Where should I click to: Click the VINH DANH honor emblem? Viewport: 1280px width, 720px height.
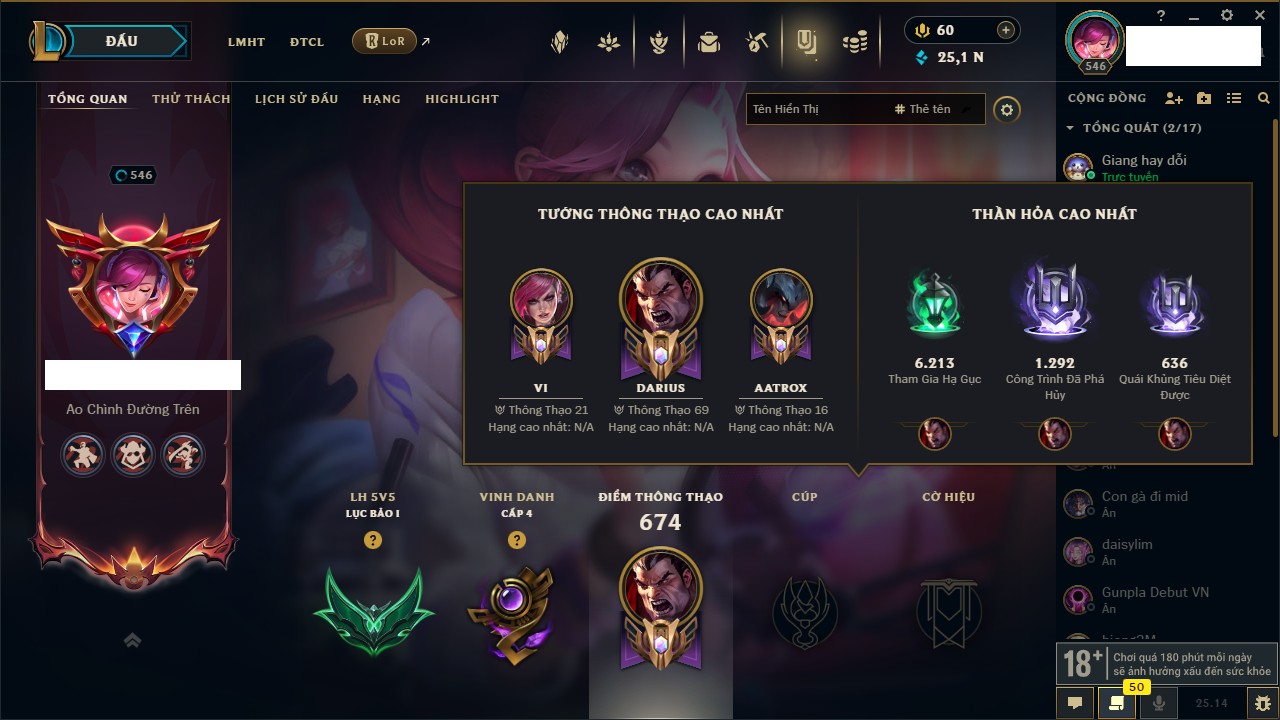click(x=516, y=612)
